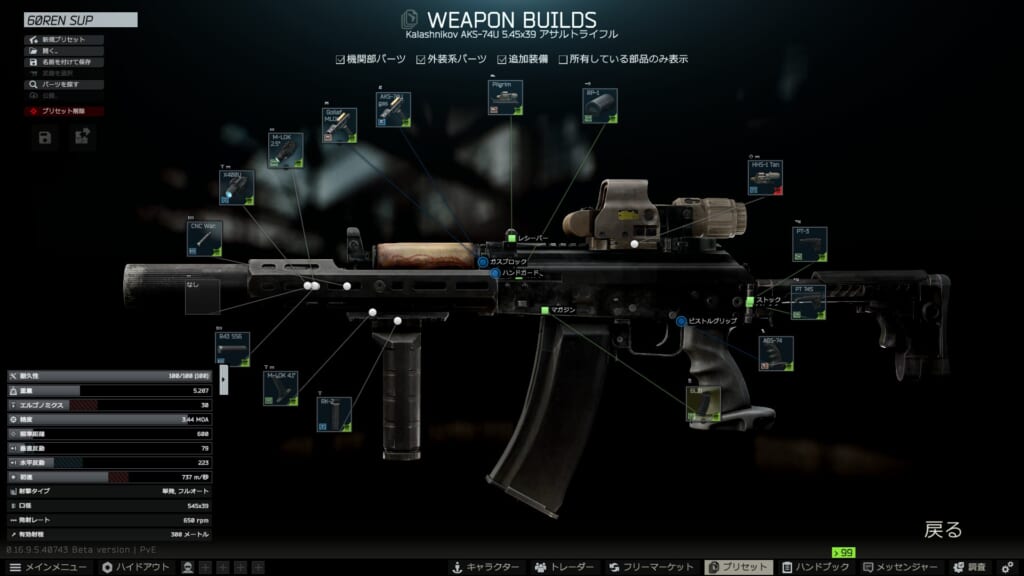Choose save-with-name (名前を付けて保存)
Image resolution: width=1024 pixels, height=576 pixels.
click(x=64, y=62)
